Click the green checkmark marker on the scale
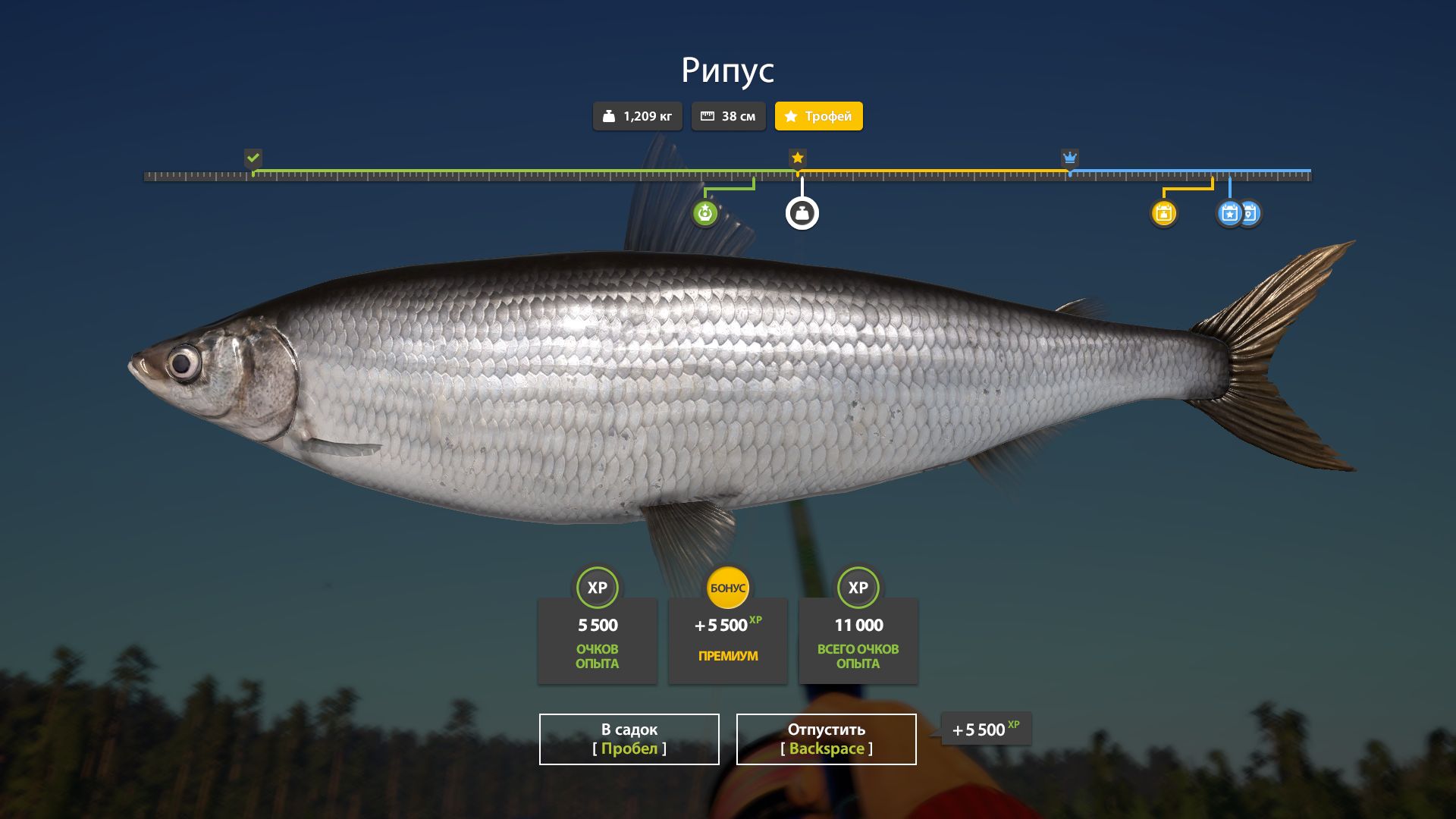Viewport: 1456px width, 819px height. click(x=253, y=158)
